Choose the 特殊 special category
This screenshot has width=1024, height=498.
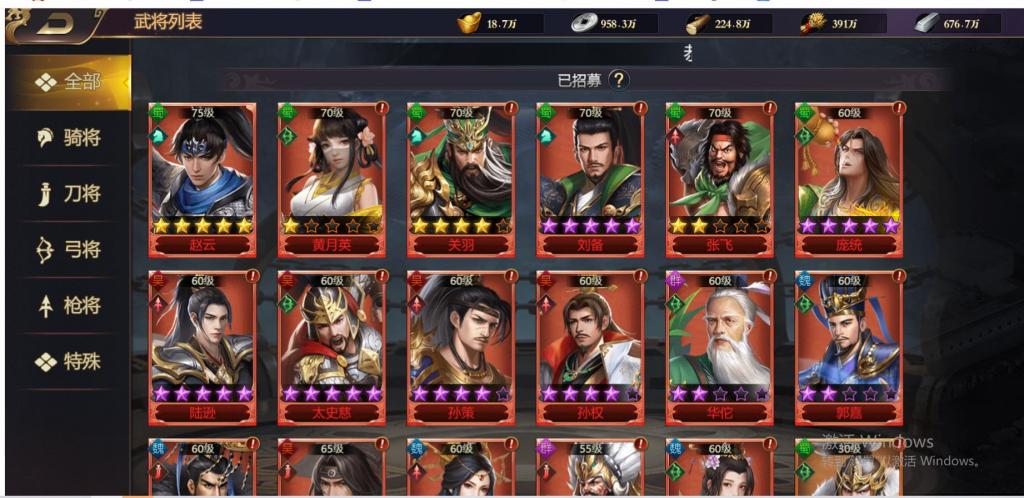pos(69,362)
